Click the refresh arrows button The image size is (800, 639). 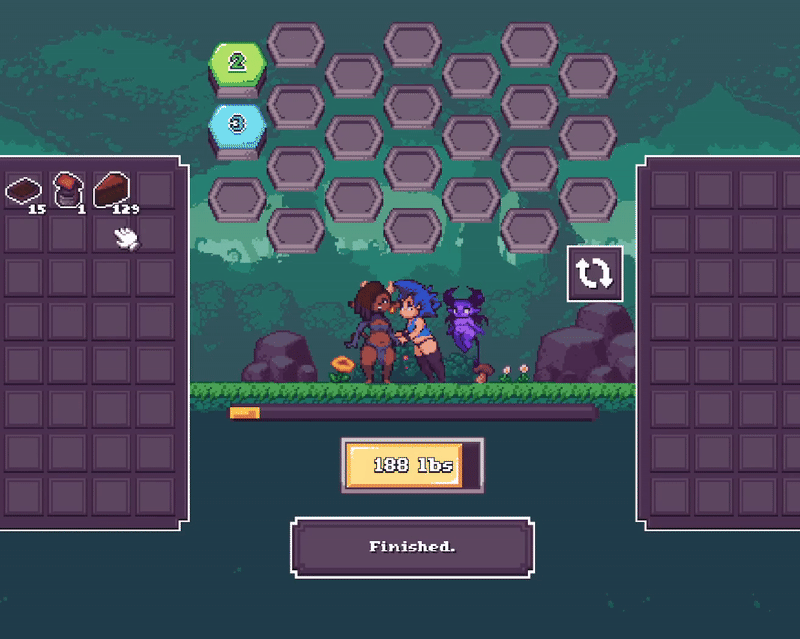[595, 273]
